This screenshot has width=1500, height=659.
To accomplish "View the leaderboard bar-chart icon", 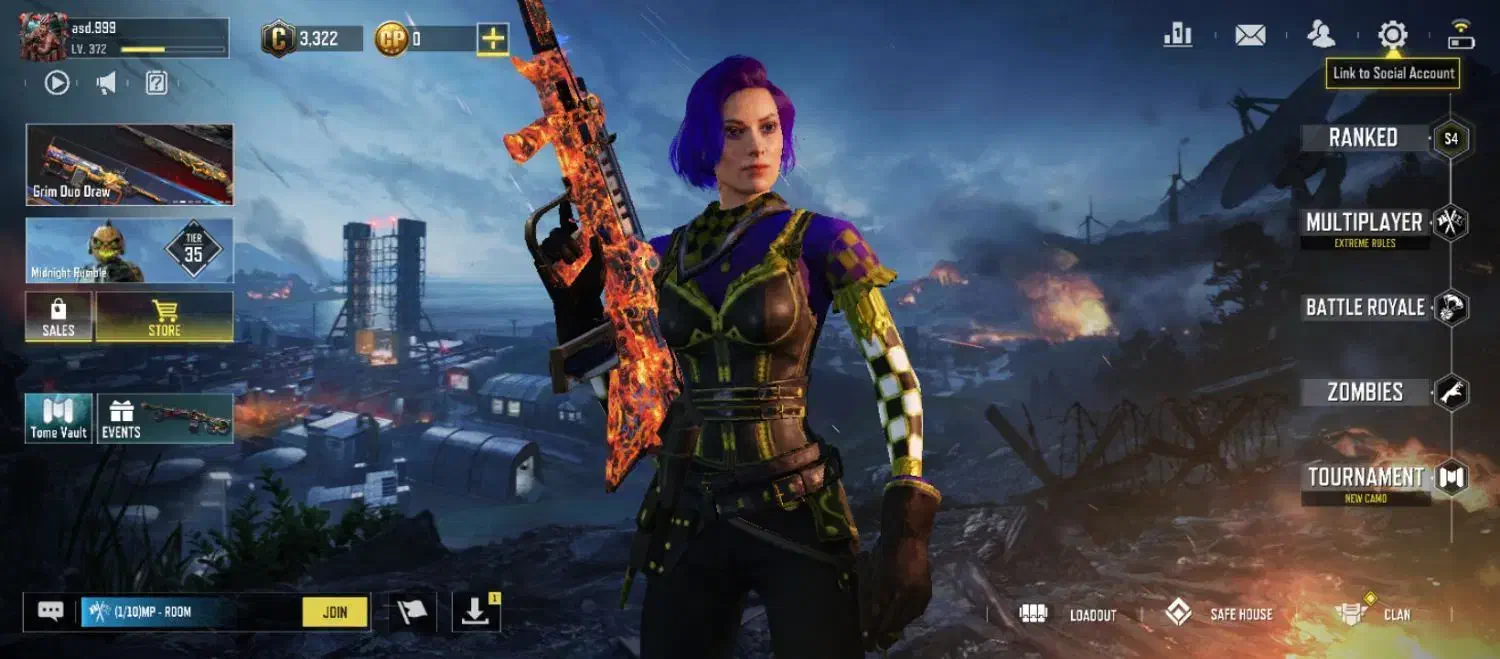I will point(1178,36).
